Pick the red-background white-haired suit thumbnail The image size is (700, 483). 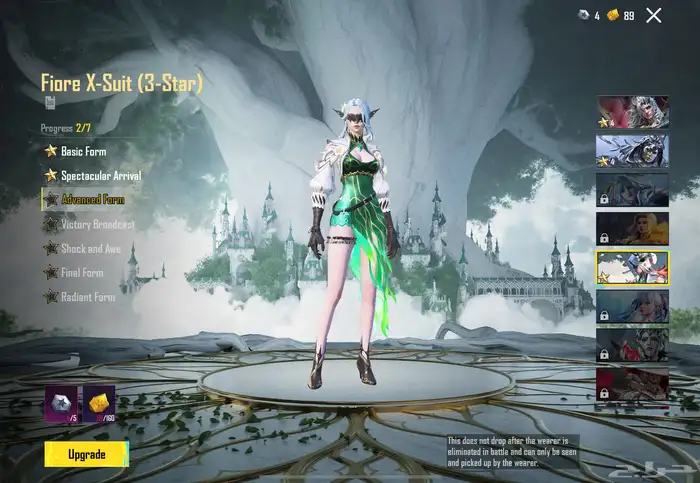[x=632, y=112]
